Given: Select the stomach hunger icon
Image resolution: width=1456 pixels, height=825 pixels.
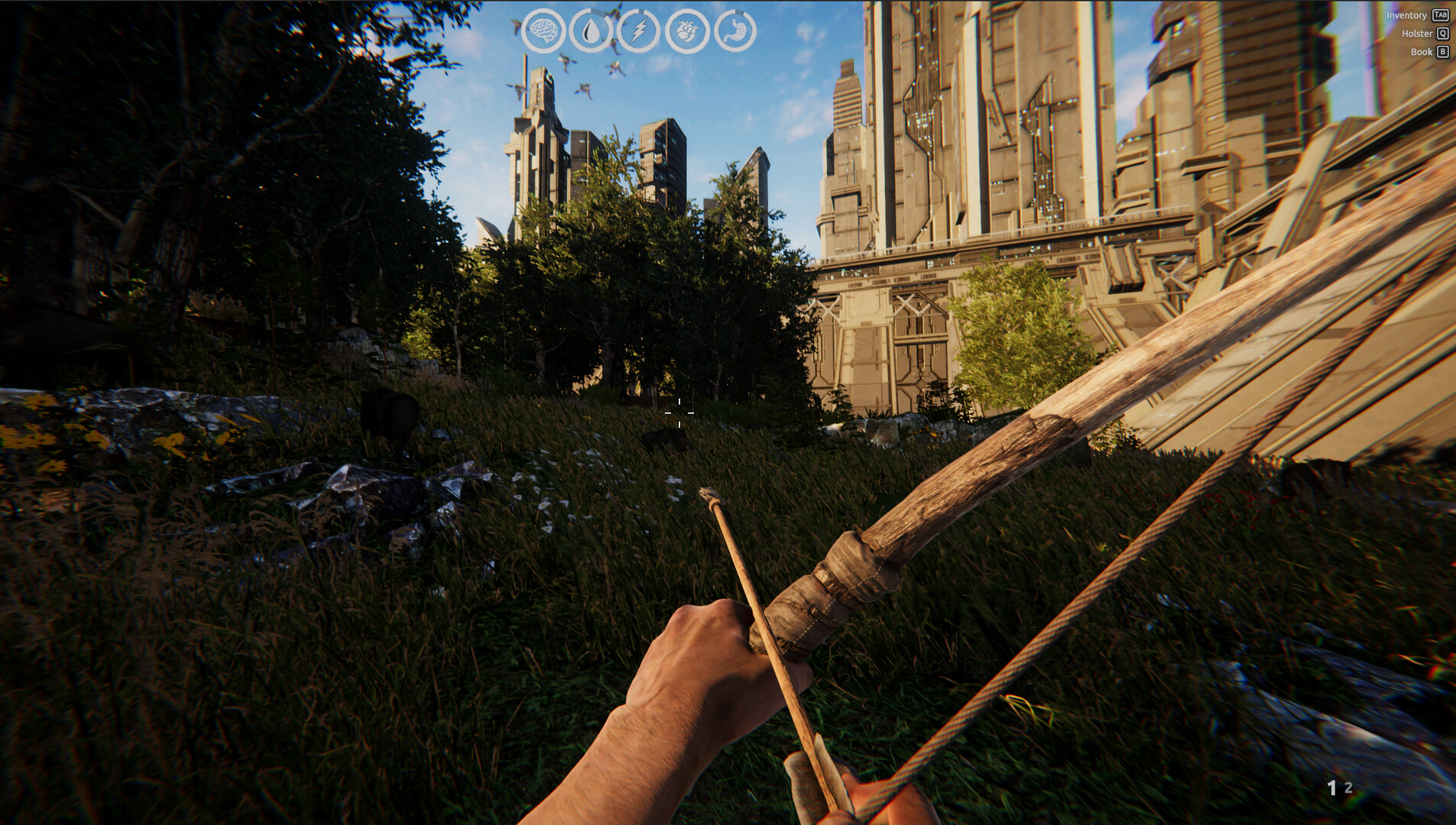Looking at the screenshot, I should [735, 31].
